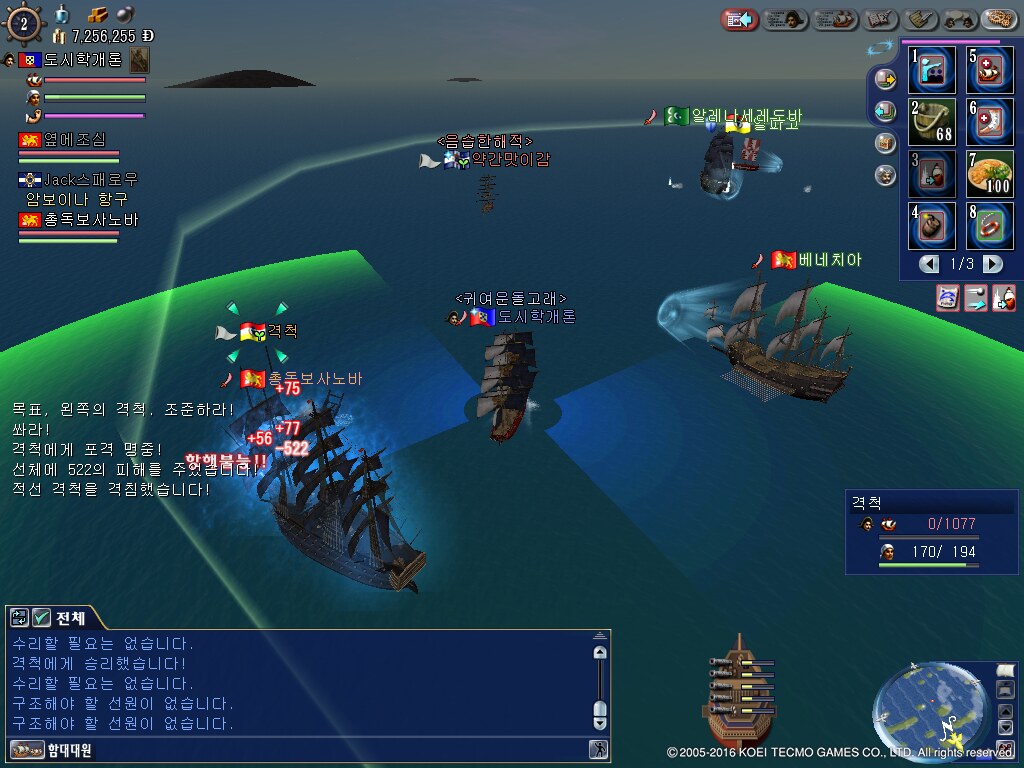Activate the ship repair skill in slot 5
This screenshot has height=768, width=1024.
(x=990, y=68)
